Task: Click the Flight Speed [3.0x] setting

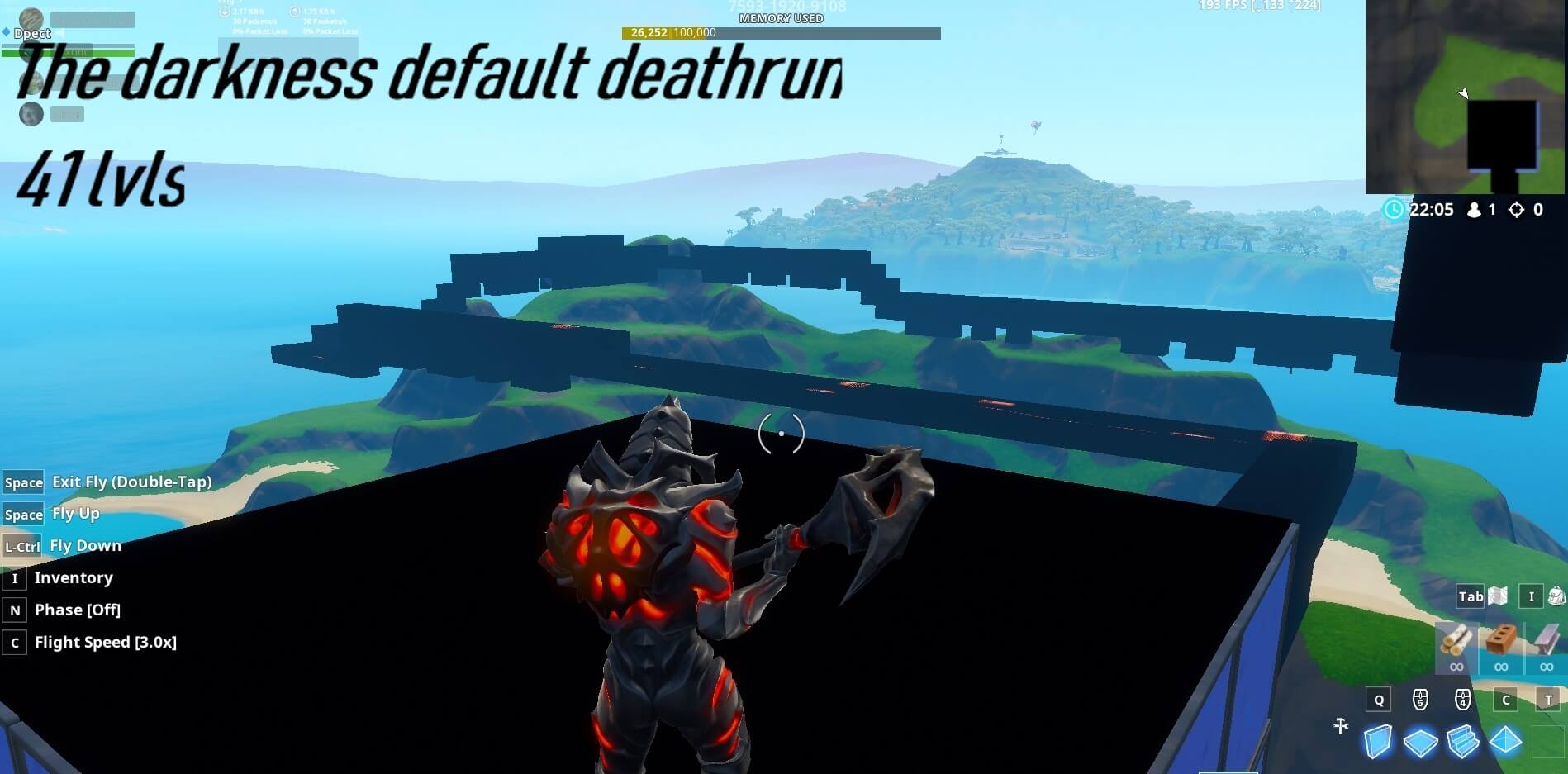Action: pos(105,642)
